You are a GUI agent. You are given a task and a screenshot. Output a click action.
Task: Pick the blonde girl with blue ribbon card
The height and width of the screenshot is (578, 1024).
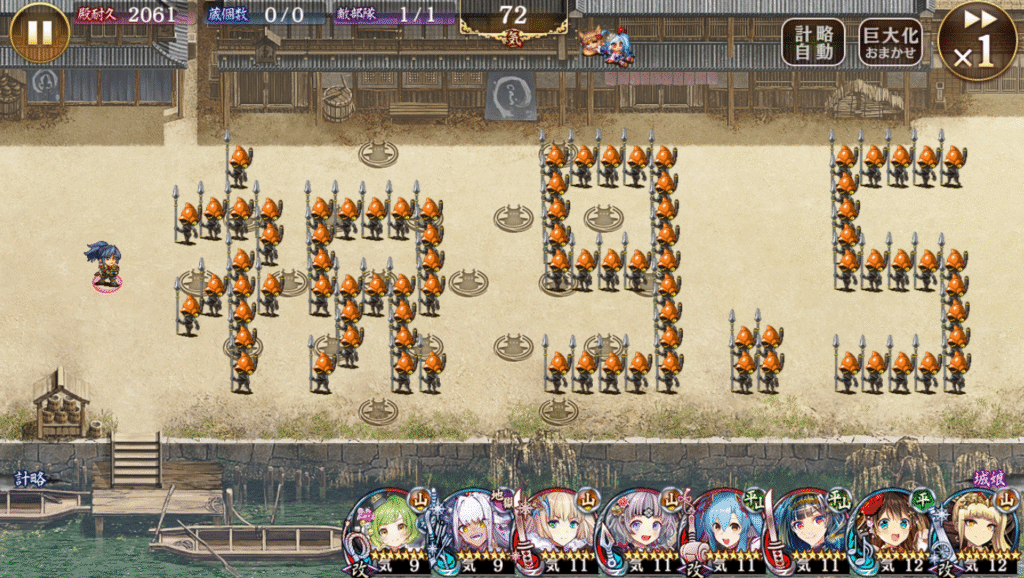pos(554,529)
